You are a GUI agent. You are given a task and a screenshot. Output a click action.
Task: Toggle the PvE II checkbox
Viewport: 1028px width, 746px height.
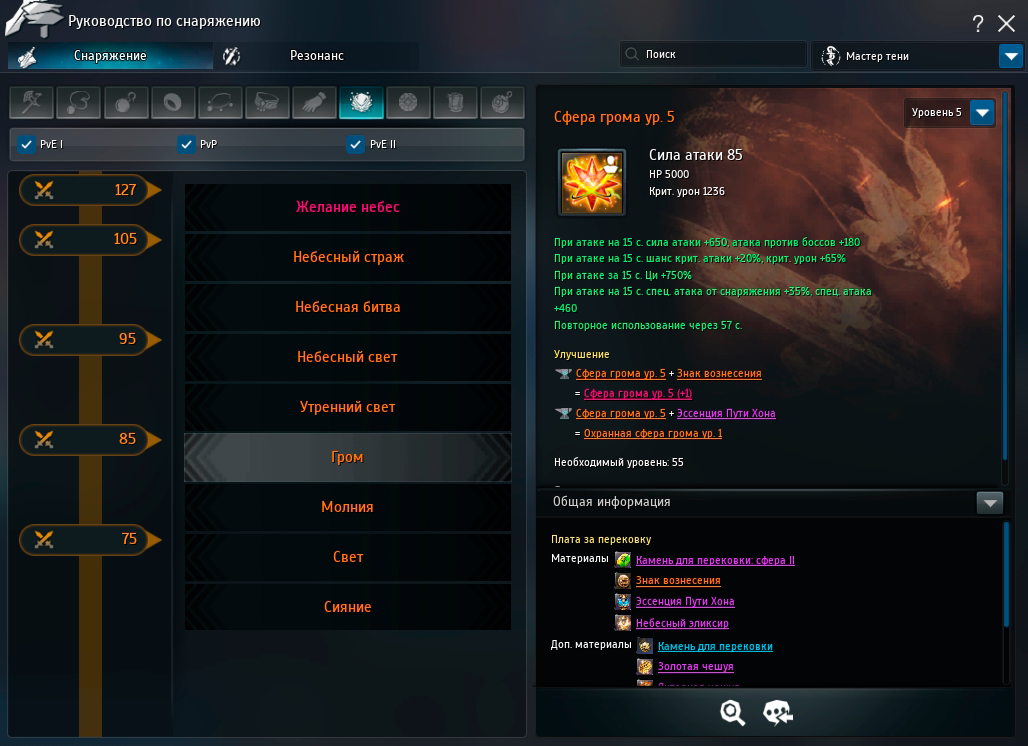[355, 145]
